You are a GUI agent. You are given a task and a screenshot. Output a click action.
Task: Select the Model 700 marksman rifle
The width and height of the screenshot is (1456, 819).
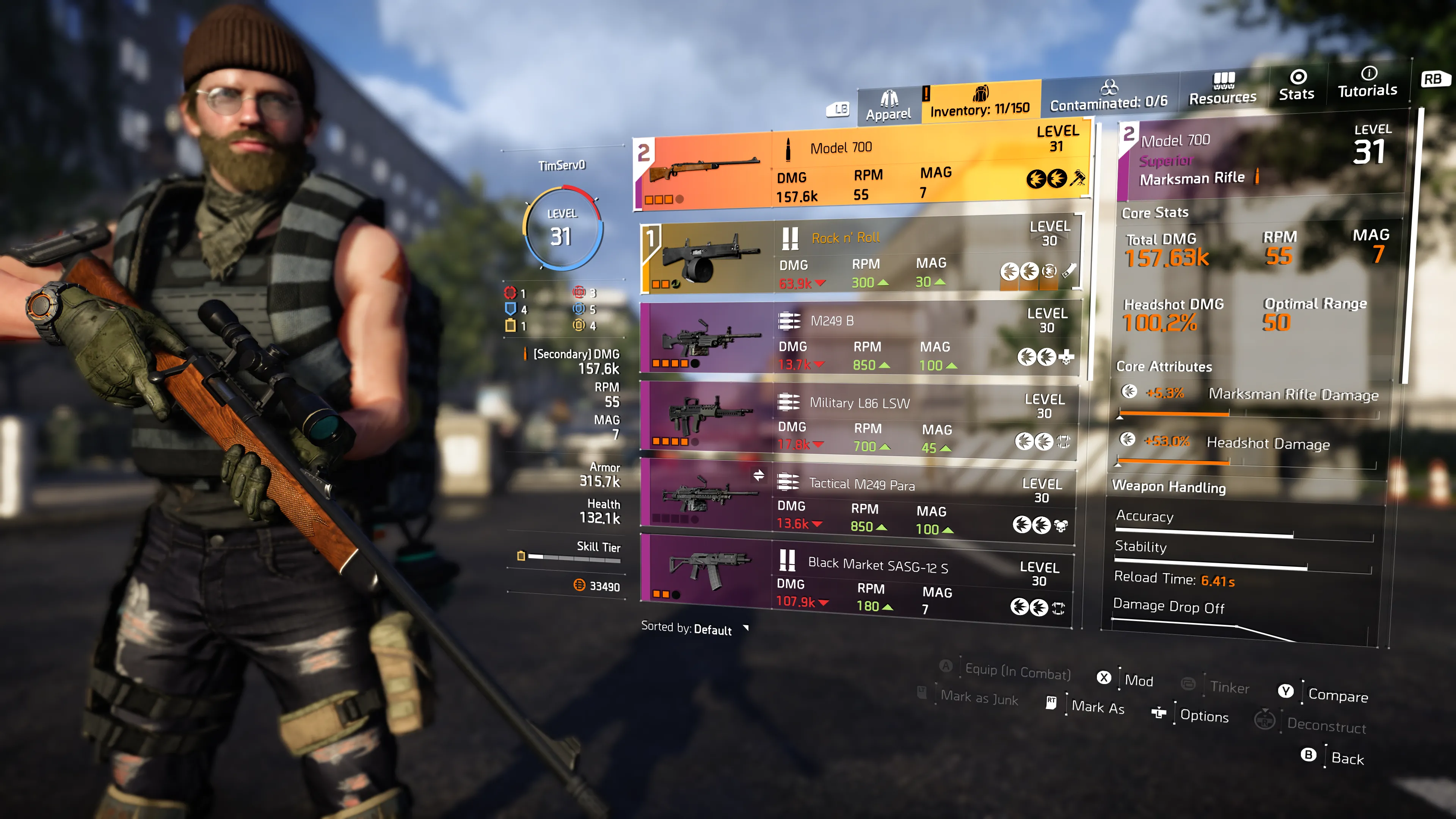[863, 170]
